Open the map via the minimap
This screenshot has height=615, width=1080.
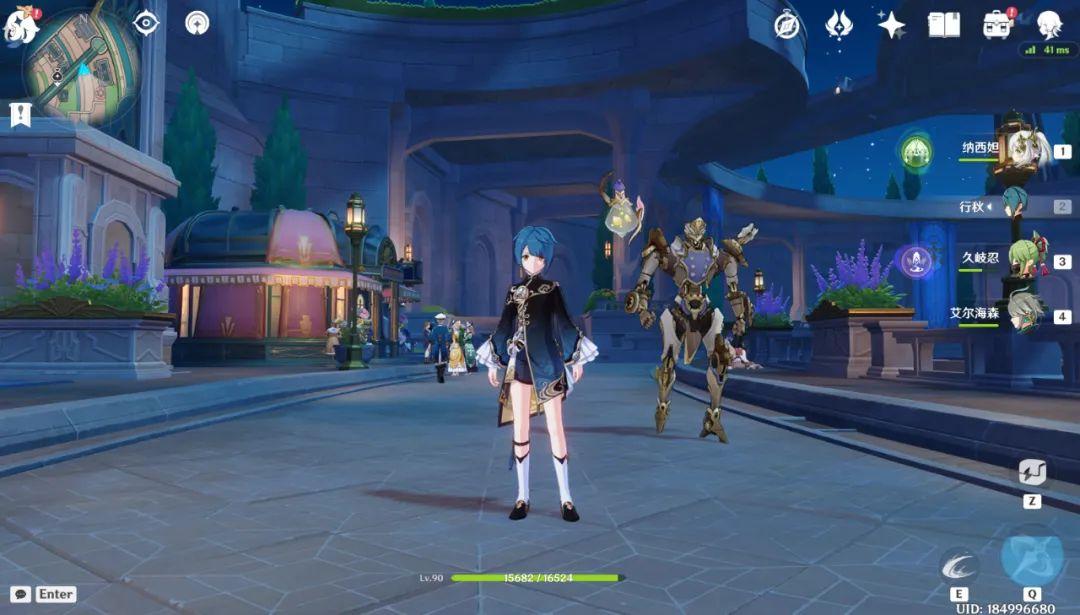(80, 66)
